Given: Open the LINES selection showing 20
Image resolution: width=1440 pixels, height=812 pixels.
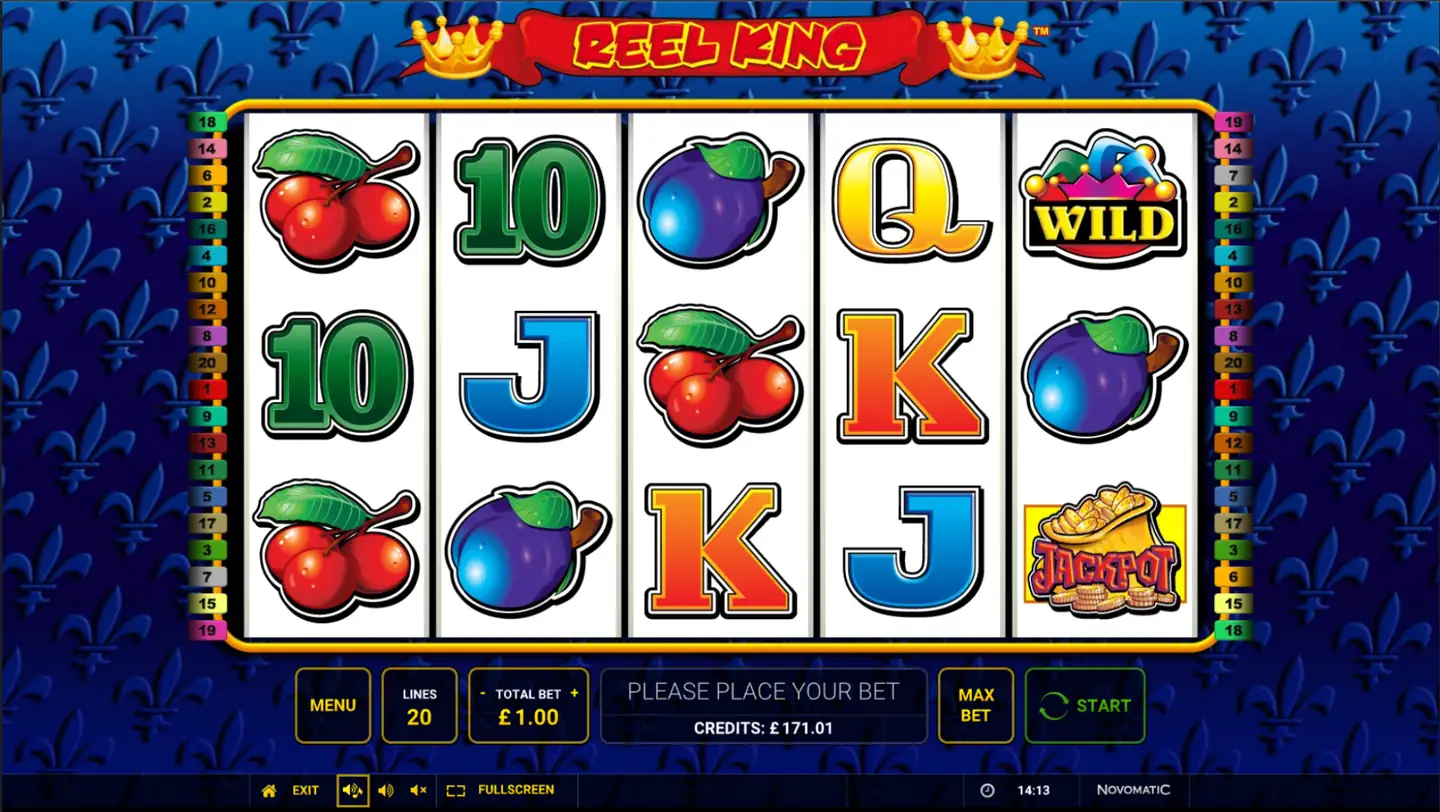Looking at the screenshot, I should pyautogui.click(x=419, y=705).
